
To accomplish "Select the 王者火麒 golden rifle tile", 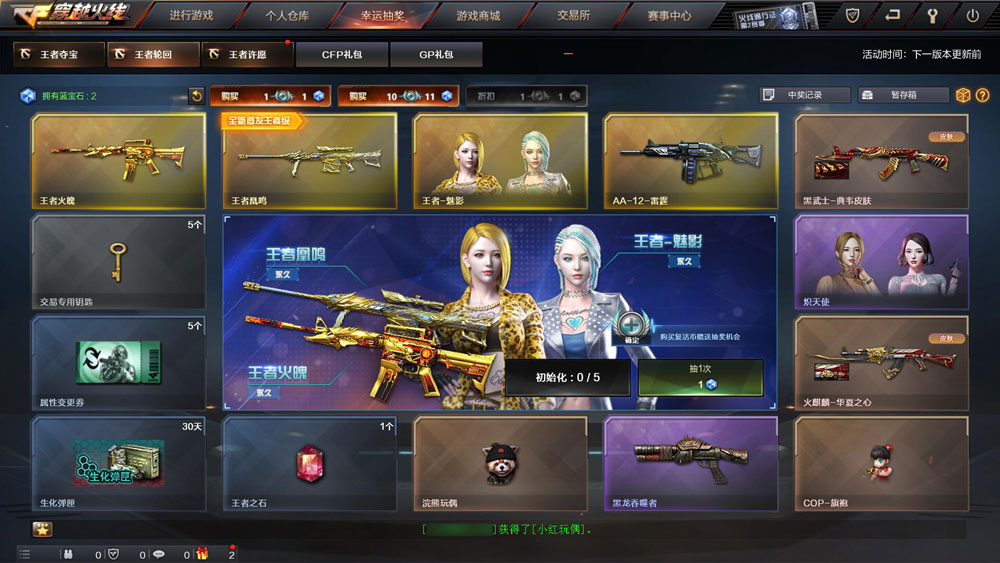I will pyautogui.click(x=118, y=160).
